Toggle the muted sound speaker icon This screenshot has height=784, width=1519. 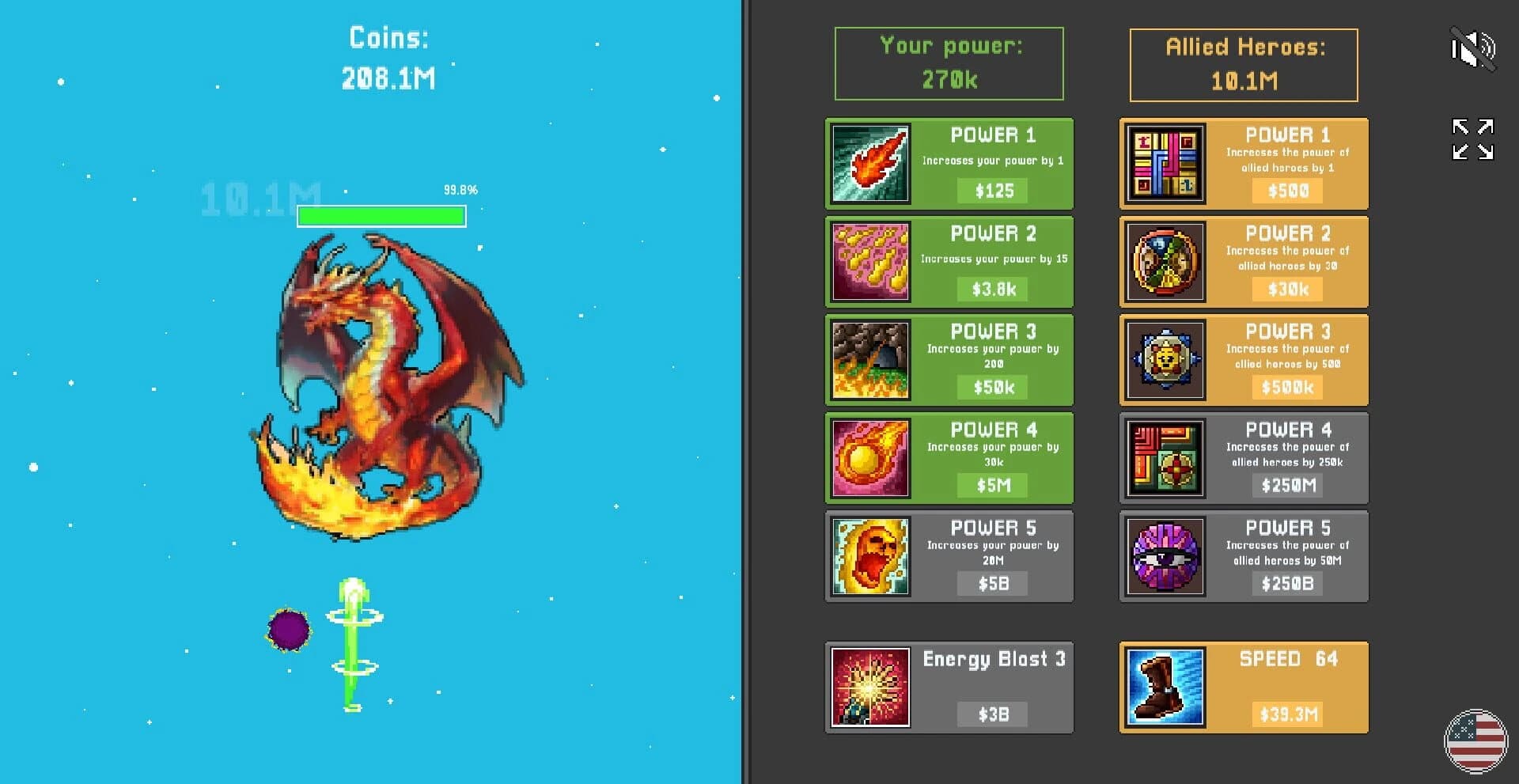(x=1473, y=49)
